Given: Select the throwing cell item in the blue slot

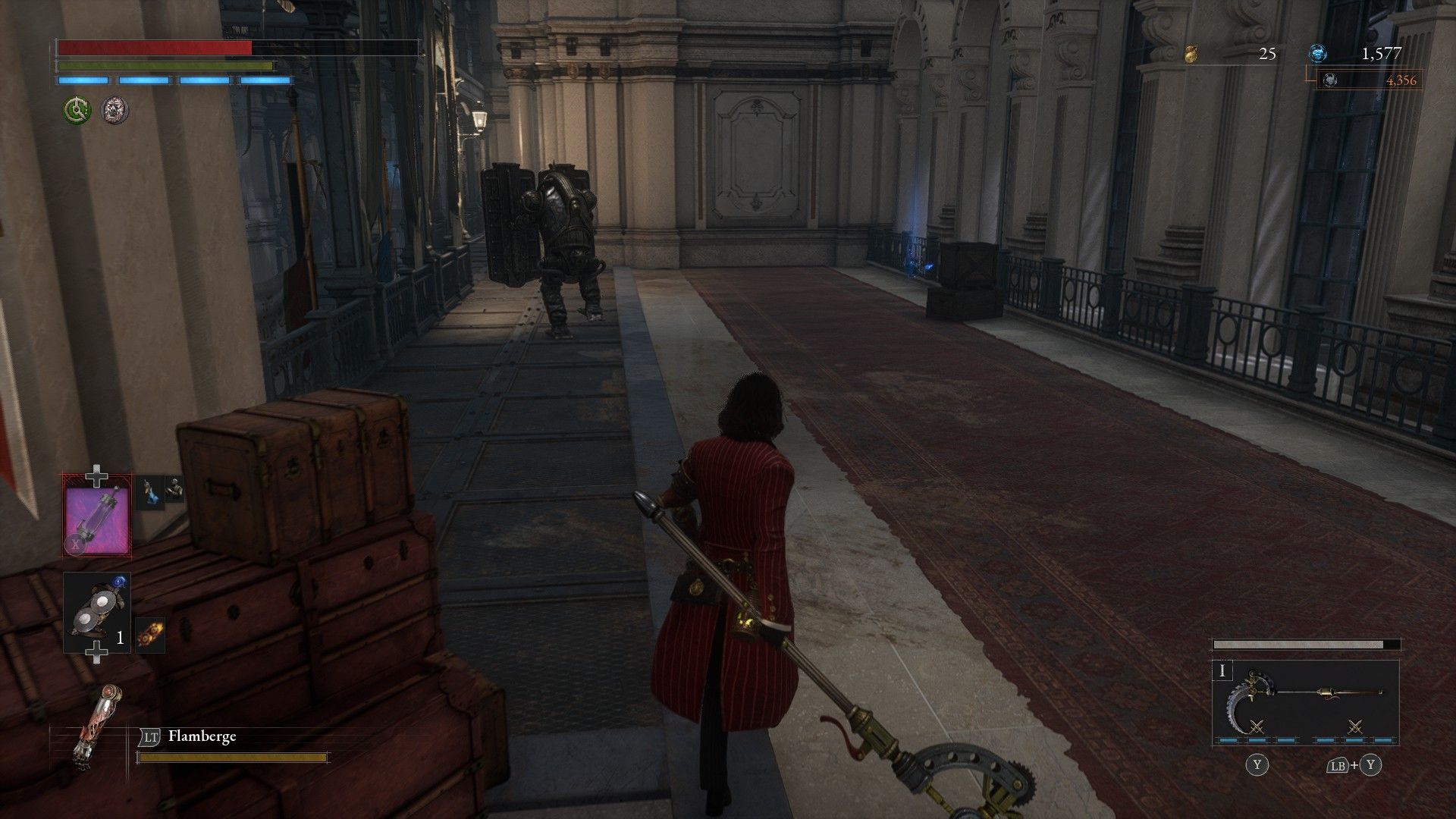Looking at the screenshot, I should tap(150, 492).
